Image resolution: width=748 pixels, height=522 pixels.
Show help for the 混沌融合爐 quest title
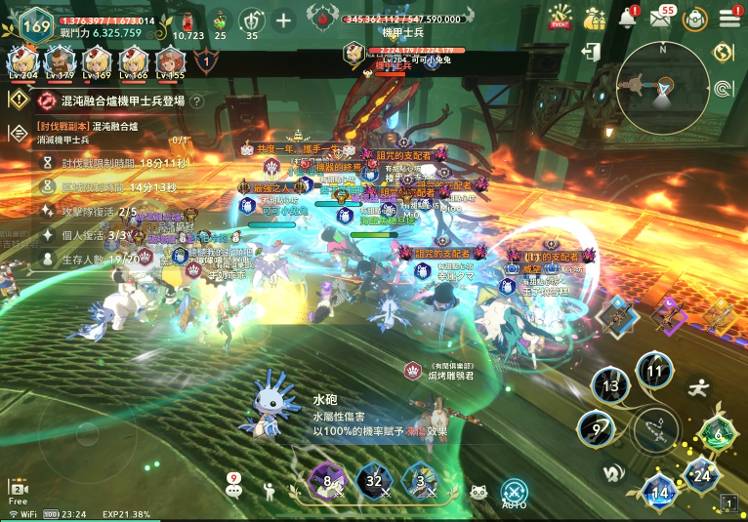pyautogui.click(x=197, y=101)
